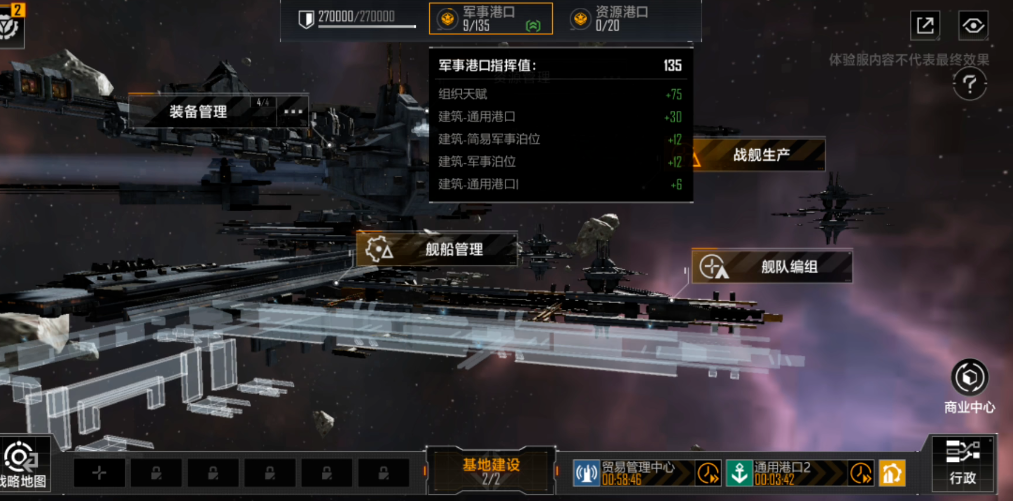Toggle the eye visibility icon
Image resolution: width=1013 pixels, height=501 pixels.
click(972, 26)
